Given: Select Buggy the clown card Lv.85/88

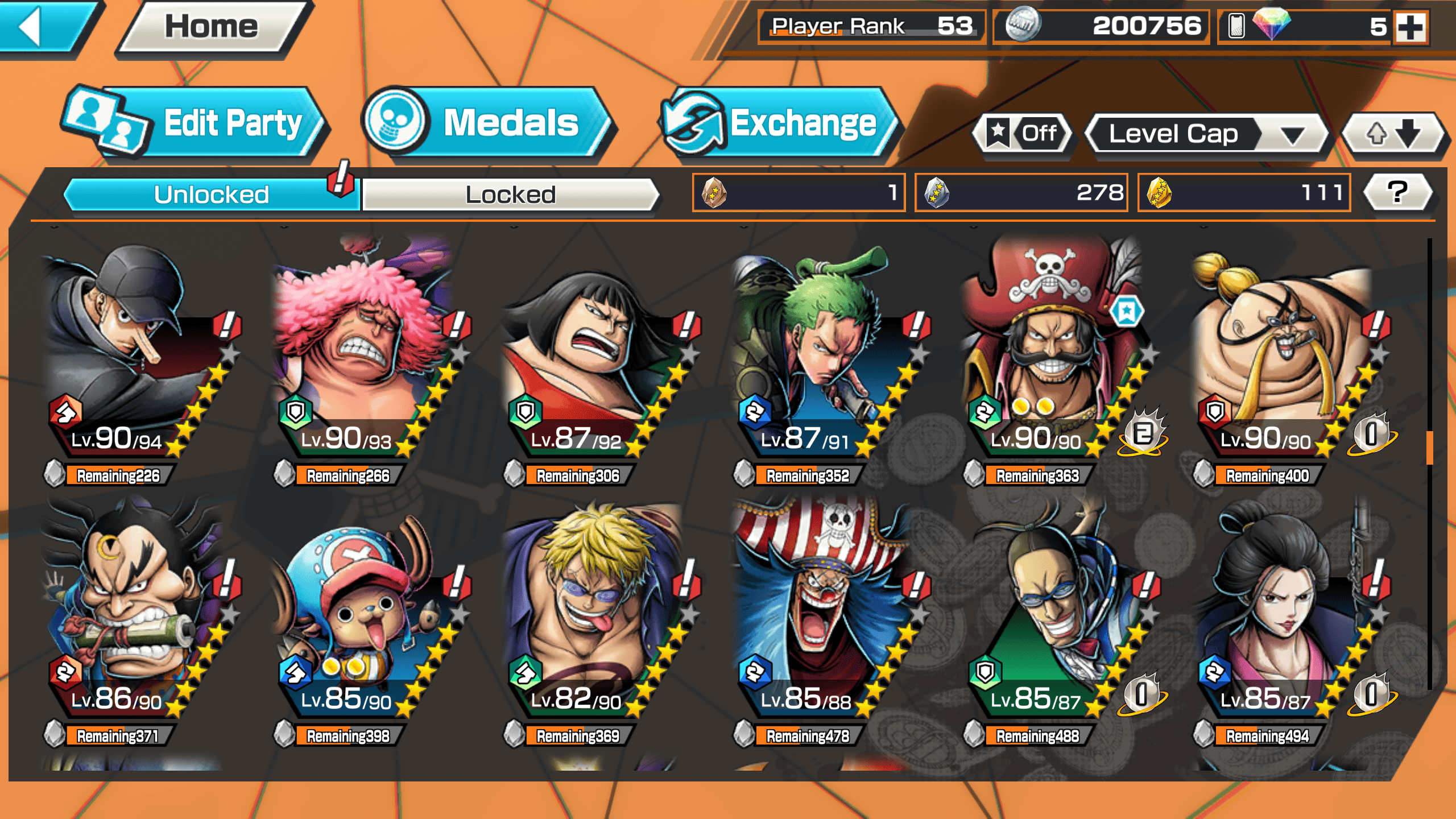Looking at the screenshot, I should click(825, 614).
